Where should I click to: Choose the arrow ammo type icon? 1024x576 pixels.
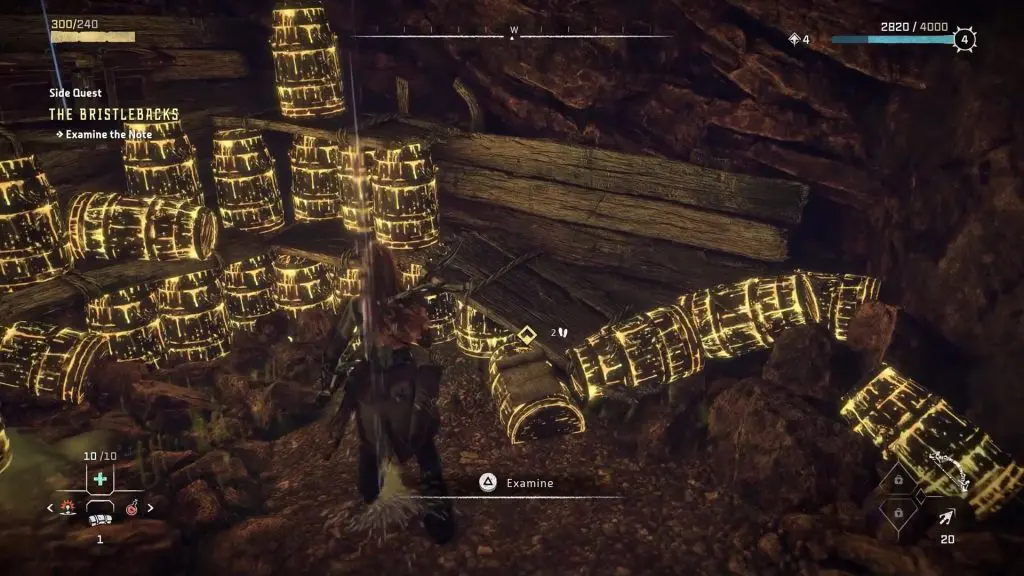coord(943,518)
